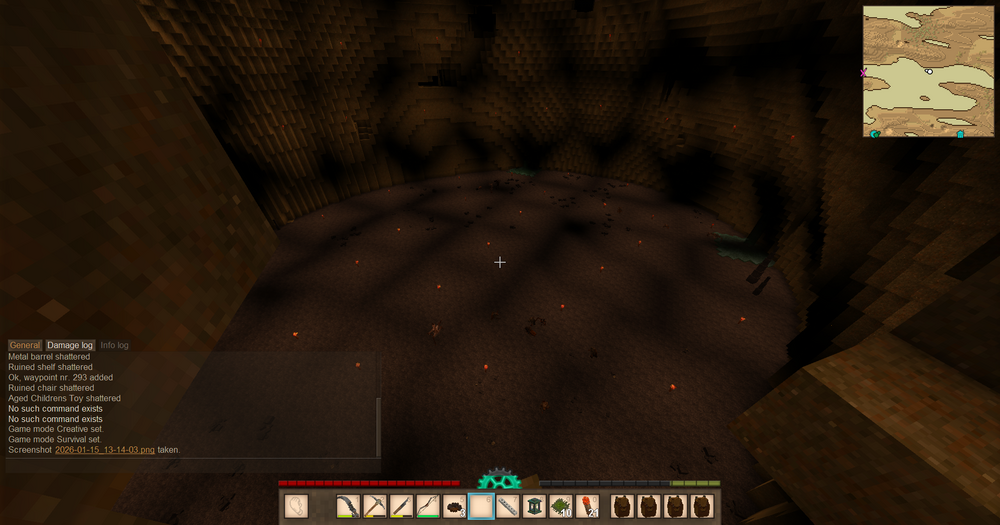Pick the lantern hotbar slot
This screenshot has height=525, width=1000.
[535, 506]
